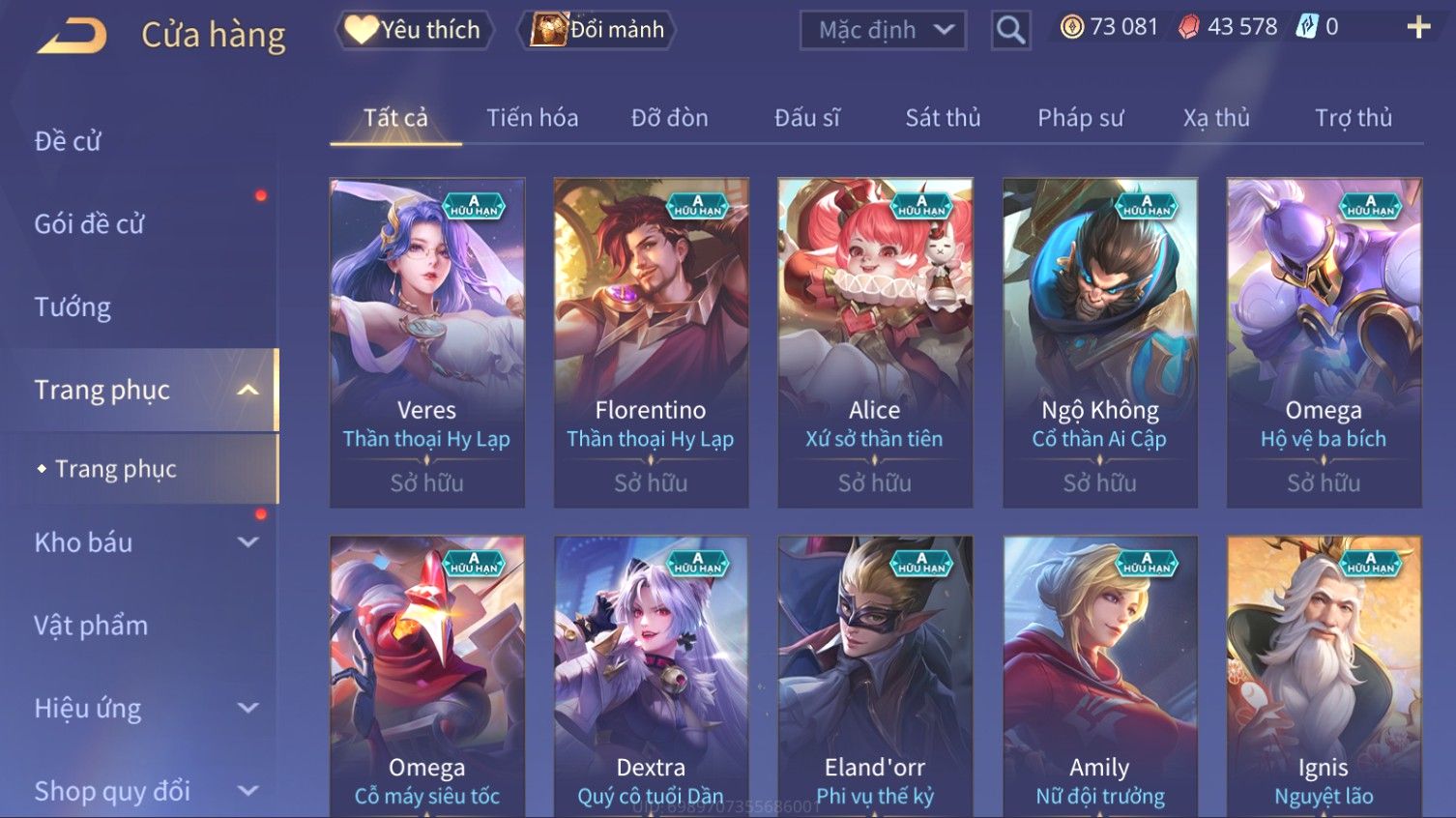This screenshot has height=818, width=1456.
Task: Open the Tướng heroes section
Action: pos(73,307)
